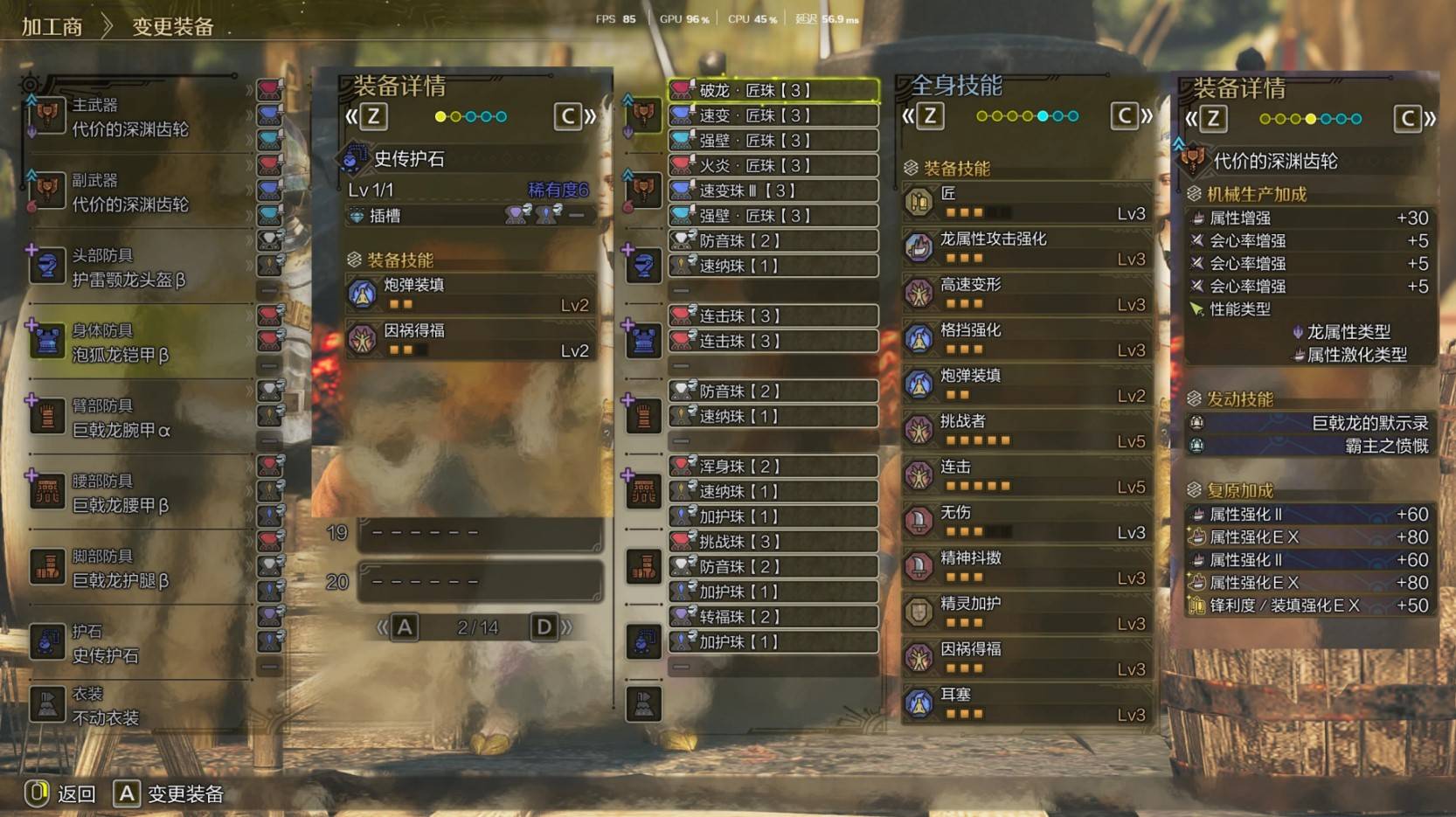Screen dimensions: 1456x817
Task: Select the 挑战者 Lv5 skill entry
Action: coord(1027,431)
